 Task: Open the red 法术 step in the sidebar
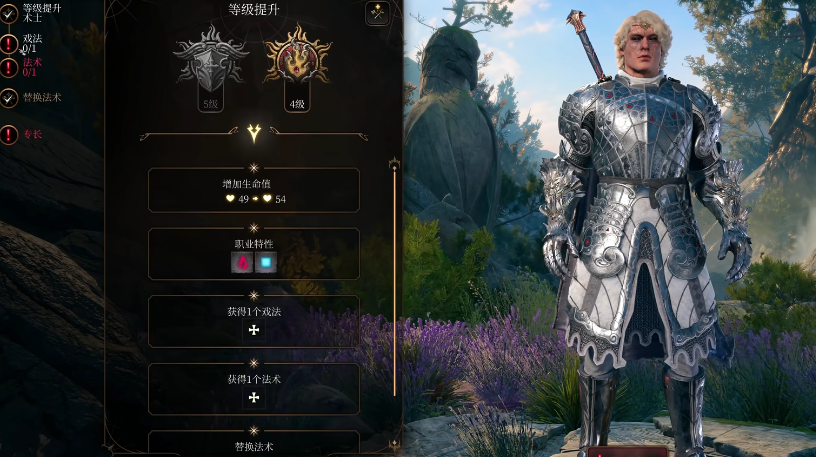pos(32,67)
